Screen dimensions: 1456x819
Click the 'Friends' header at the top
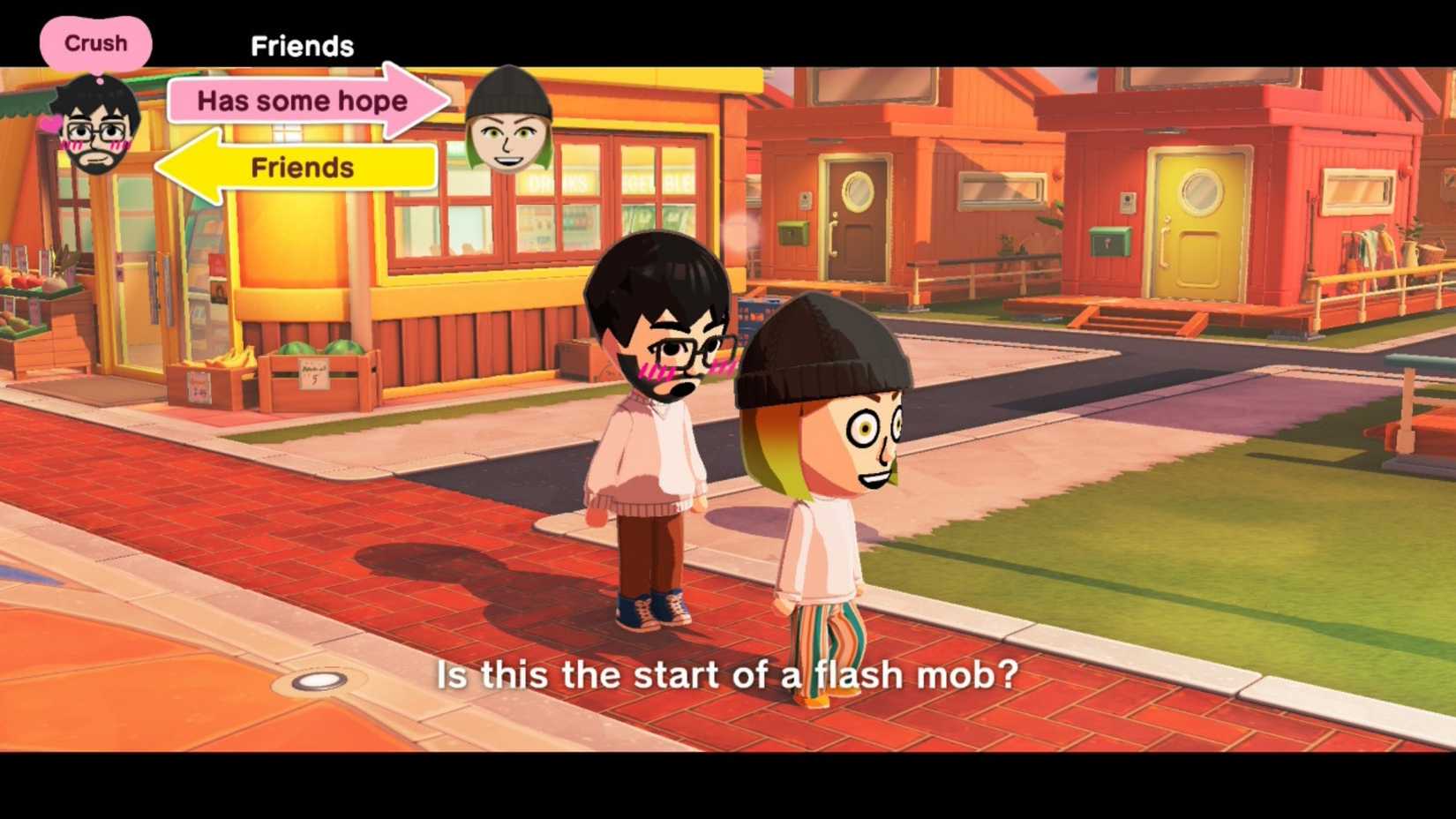click(303, 45)
